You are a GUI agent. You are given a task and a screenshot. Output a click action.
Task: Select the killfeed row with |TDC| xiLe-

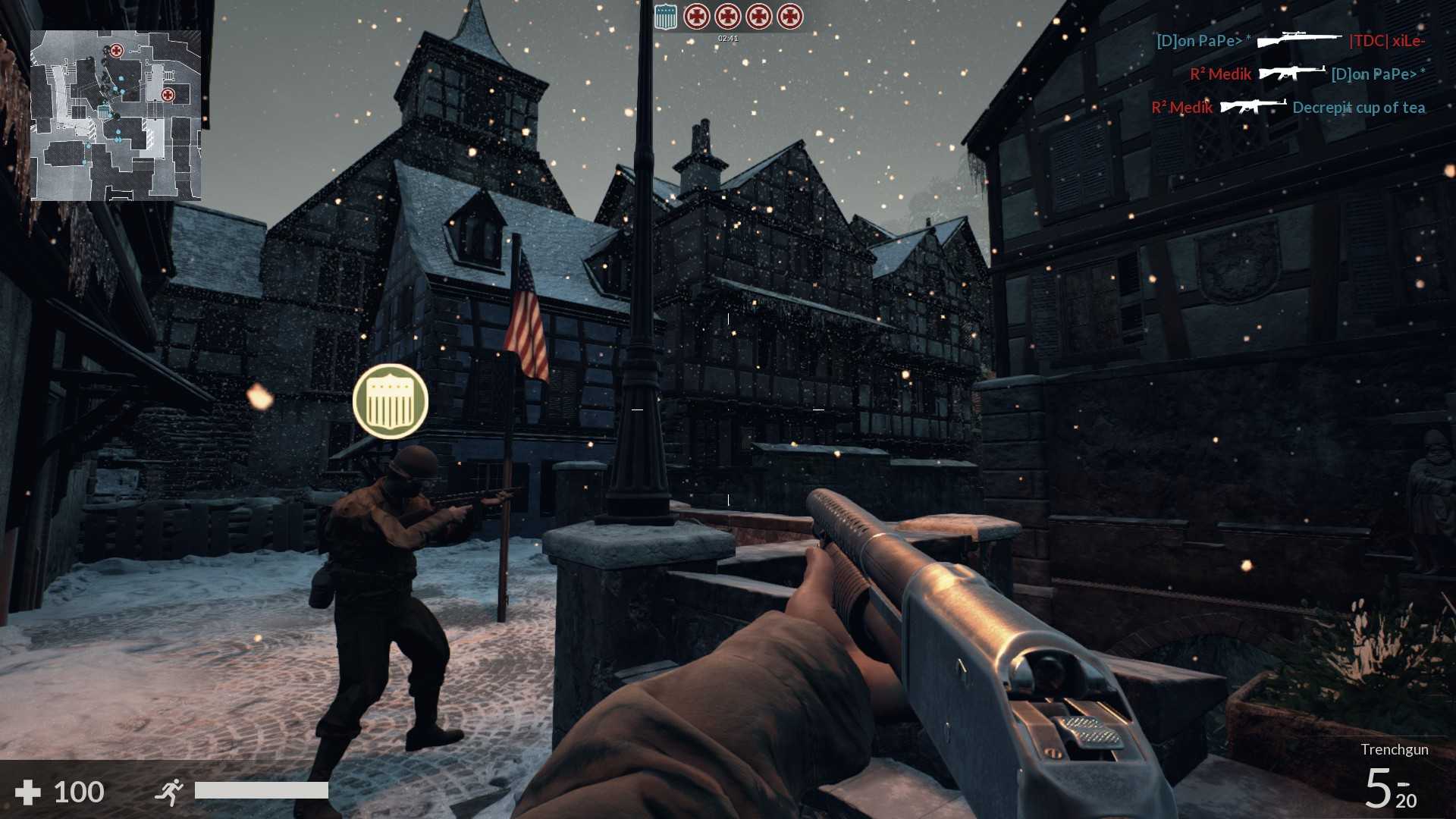pyautogui.click(x=1290, y=41)
